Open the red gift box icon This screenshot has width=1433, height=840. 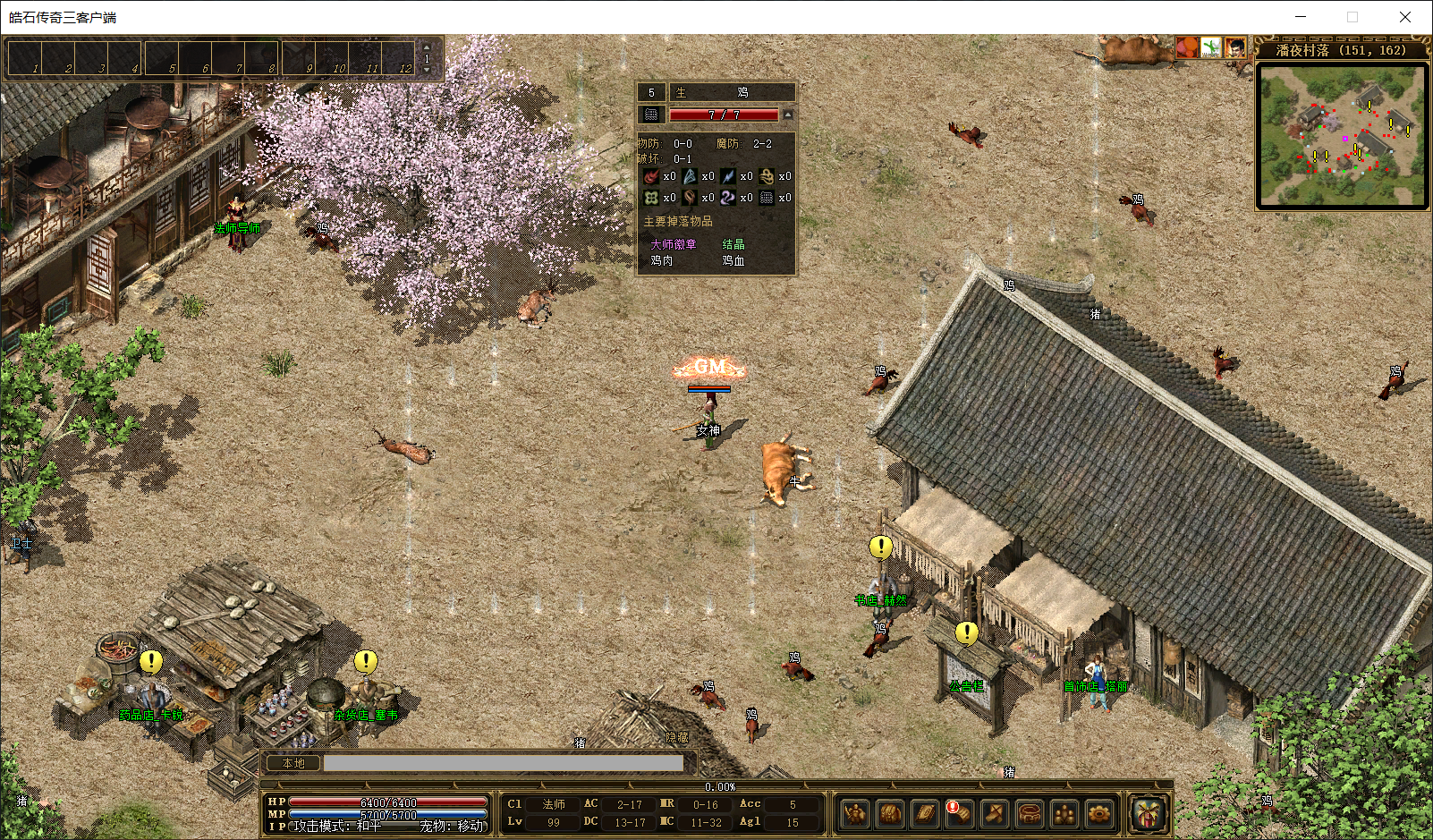point(1149,813)
